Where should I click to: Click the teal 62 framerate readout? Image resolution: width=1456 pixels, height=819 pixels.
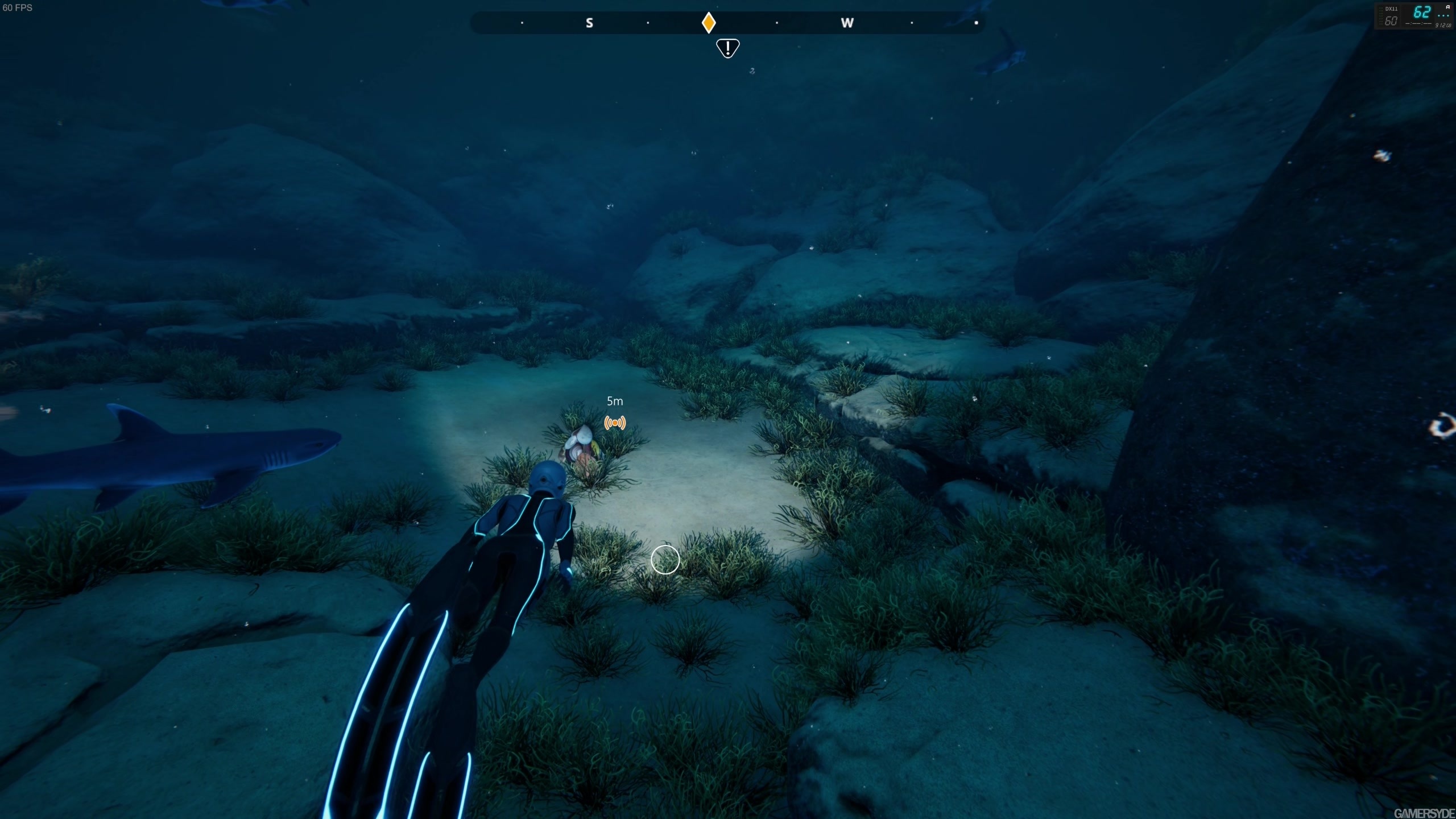(1422, 13)
